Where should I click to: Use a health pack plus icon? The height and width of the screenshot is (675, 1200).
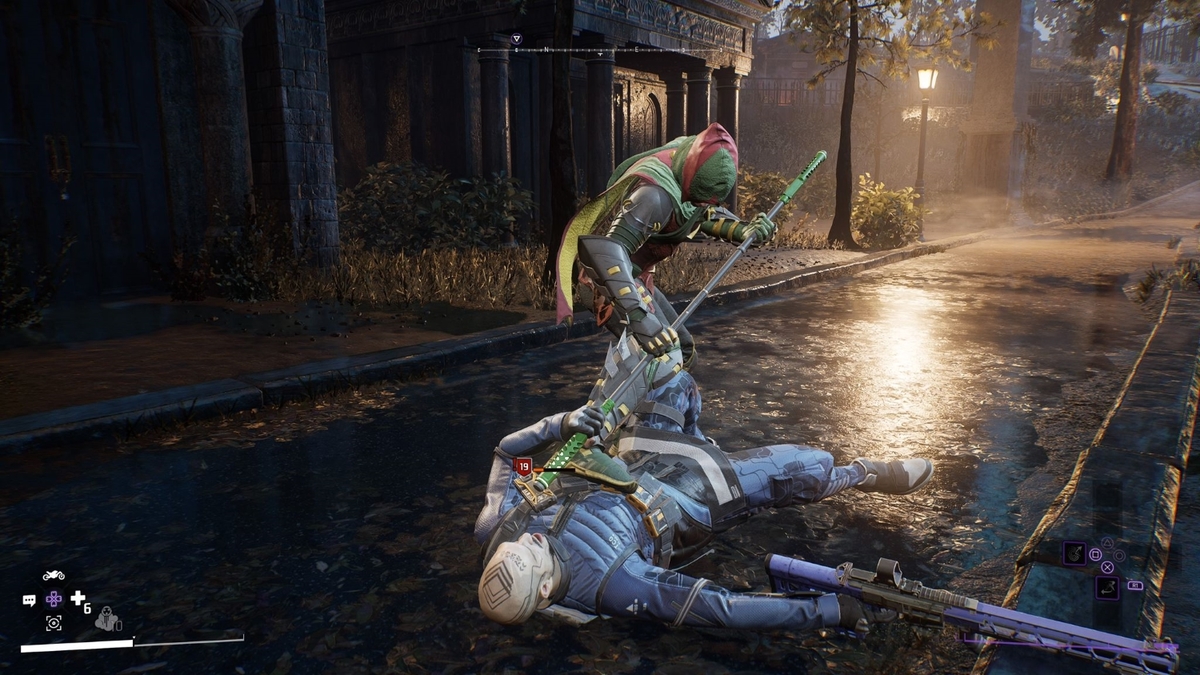click(77, 598)
